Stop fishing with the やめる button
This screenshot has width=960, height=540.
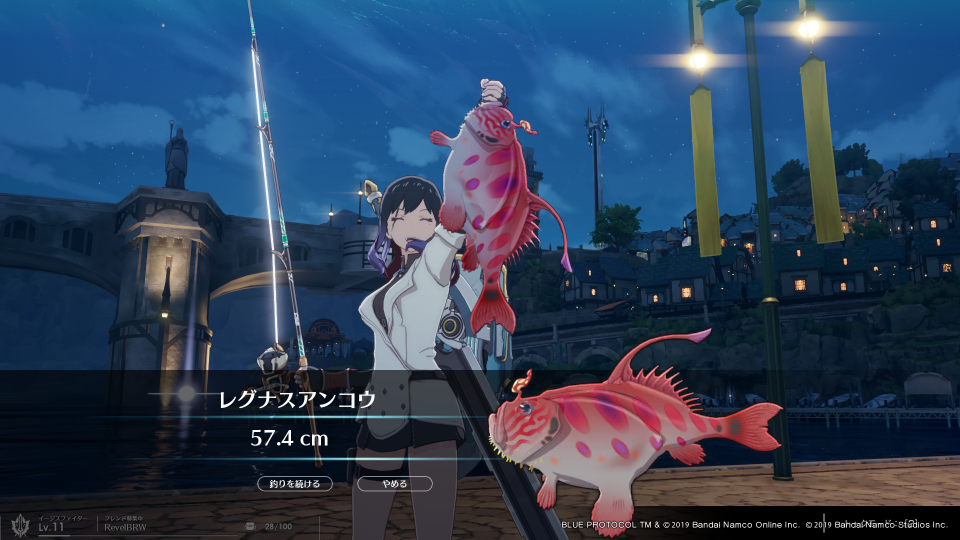coord(394,484)
